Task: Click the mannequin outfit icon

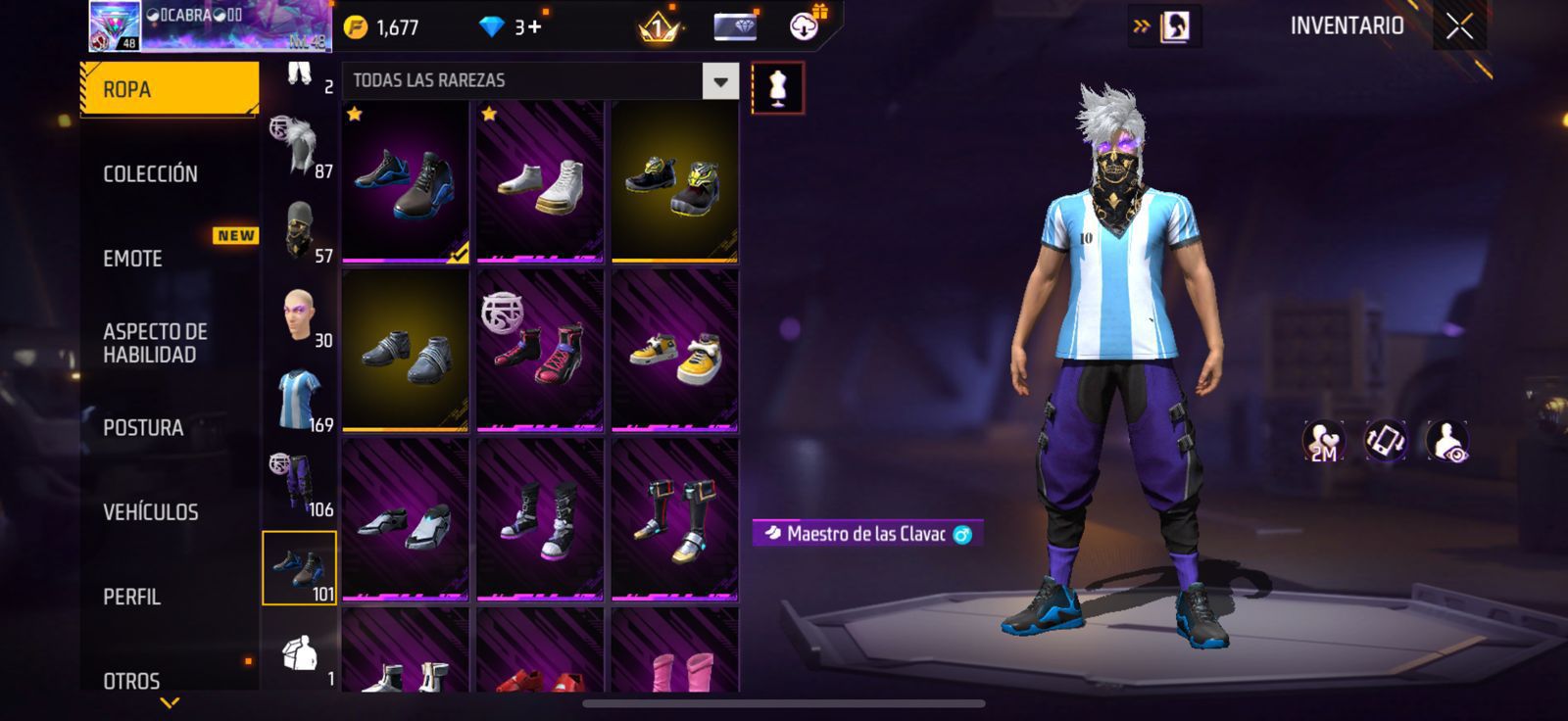Action: click(x=778, y=88)
